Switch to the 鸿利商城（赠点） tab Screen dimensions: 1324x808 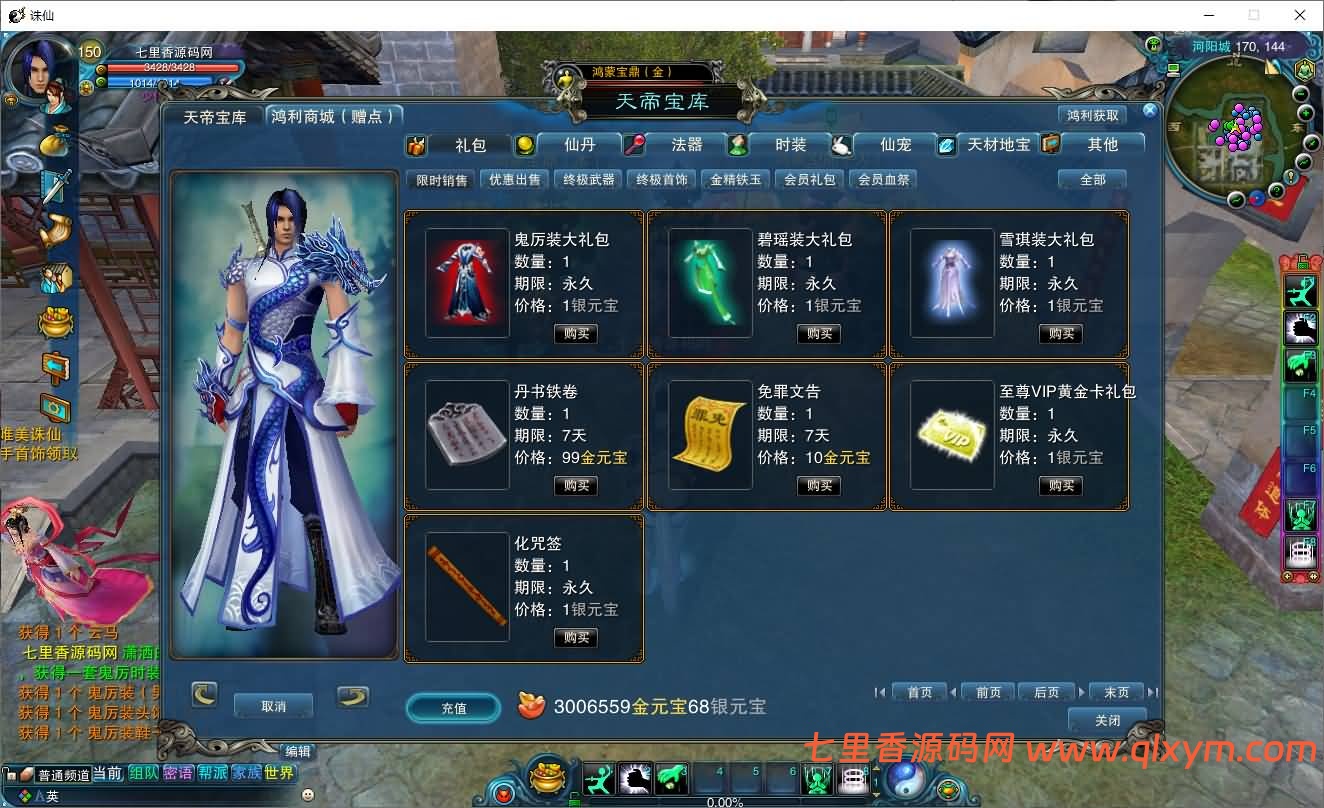tap(332, 116)
